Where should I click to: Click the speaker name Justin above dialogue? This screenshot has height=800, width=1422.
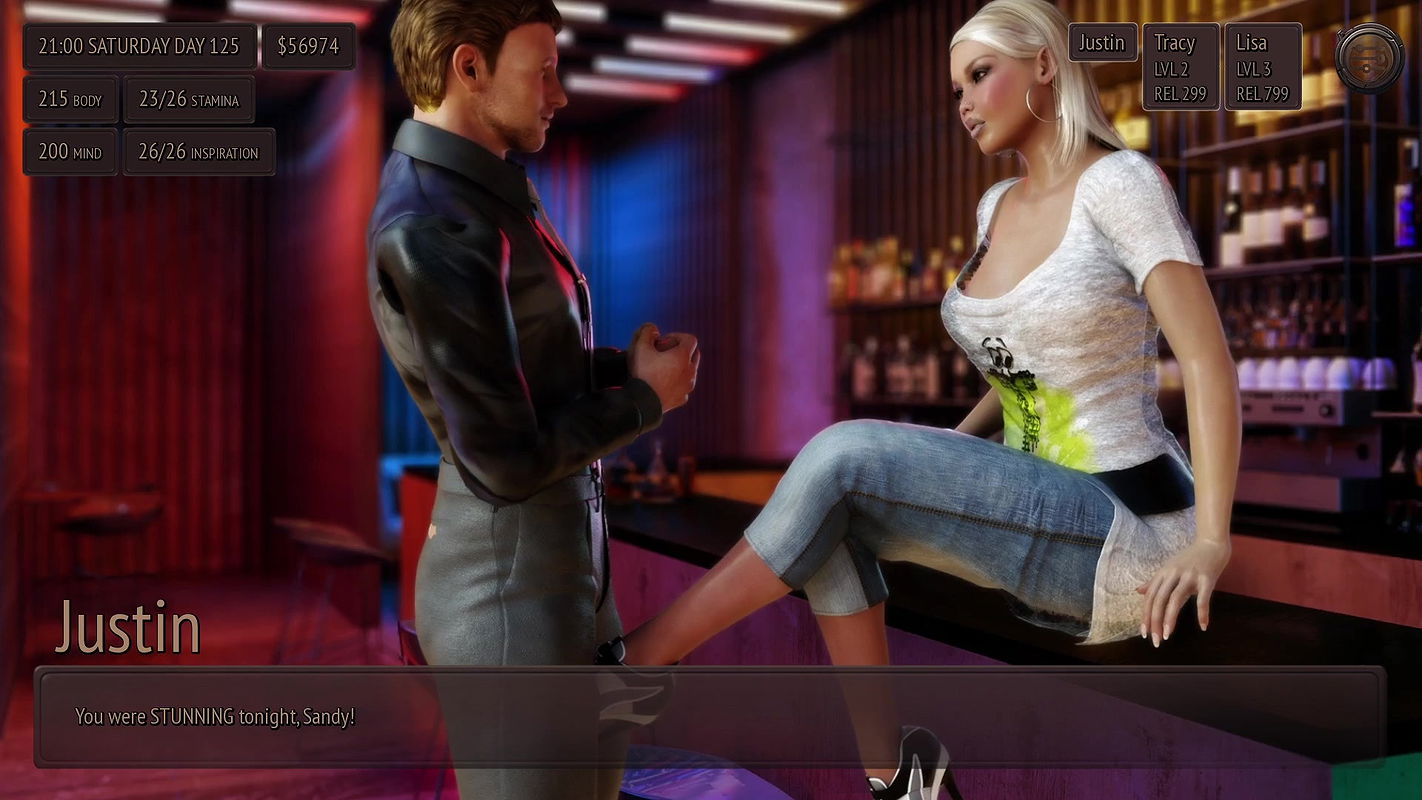pyautogui.click(x=130, y=627)
